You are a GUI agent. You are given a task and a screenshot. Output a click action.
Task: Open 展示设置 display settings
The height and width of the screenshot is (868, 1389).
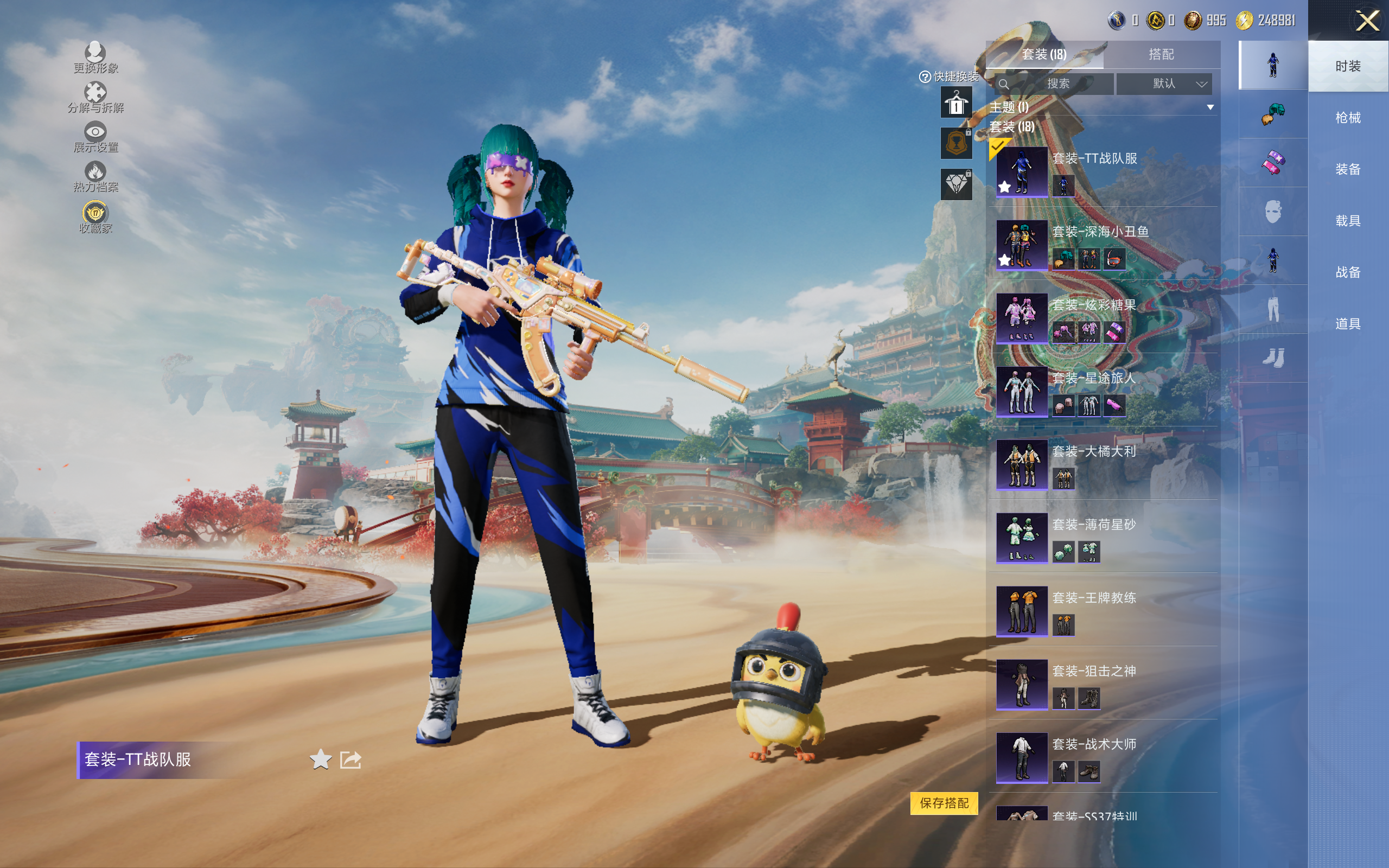(95, 137)
